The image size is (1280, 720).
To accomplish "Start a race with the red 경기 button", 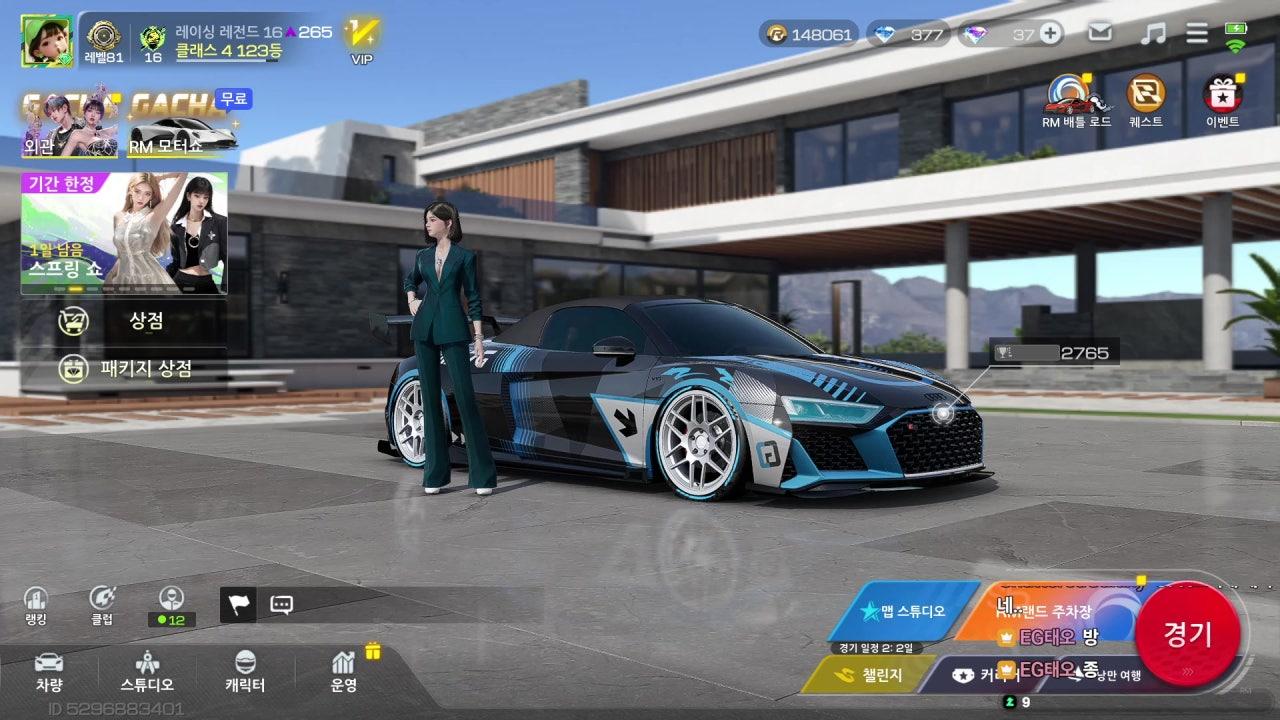I will coord(1188,633).
